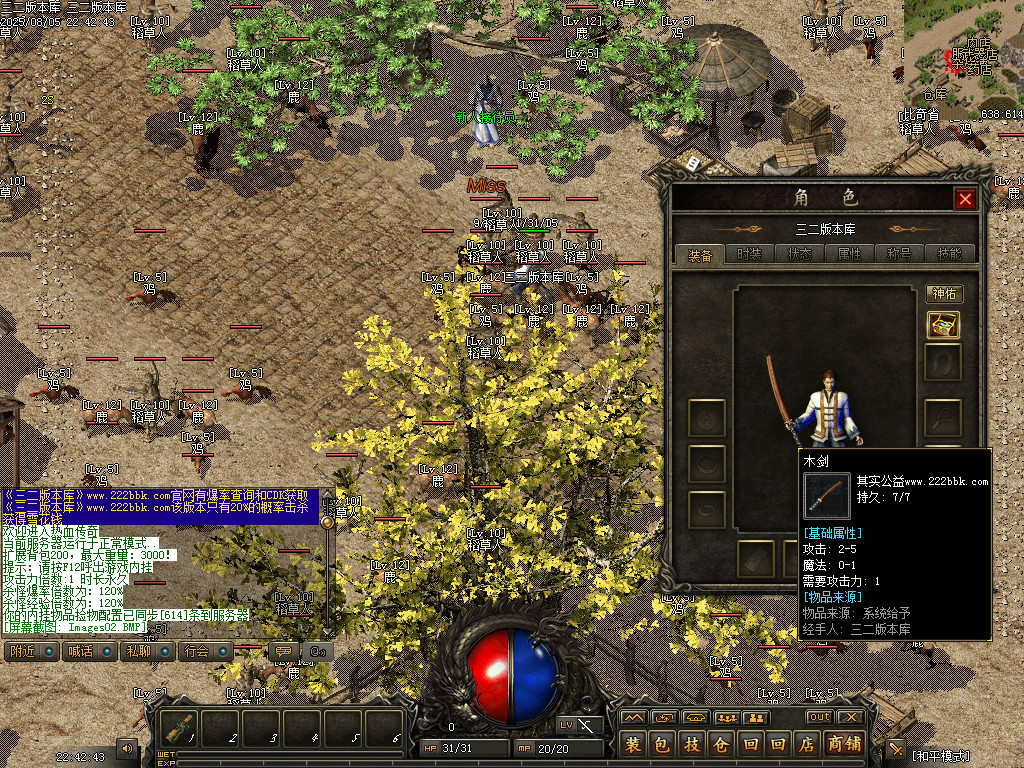Close the 角色 character window

click(965, 199)
